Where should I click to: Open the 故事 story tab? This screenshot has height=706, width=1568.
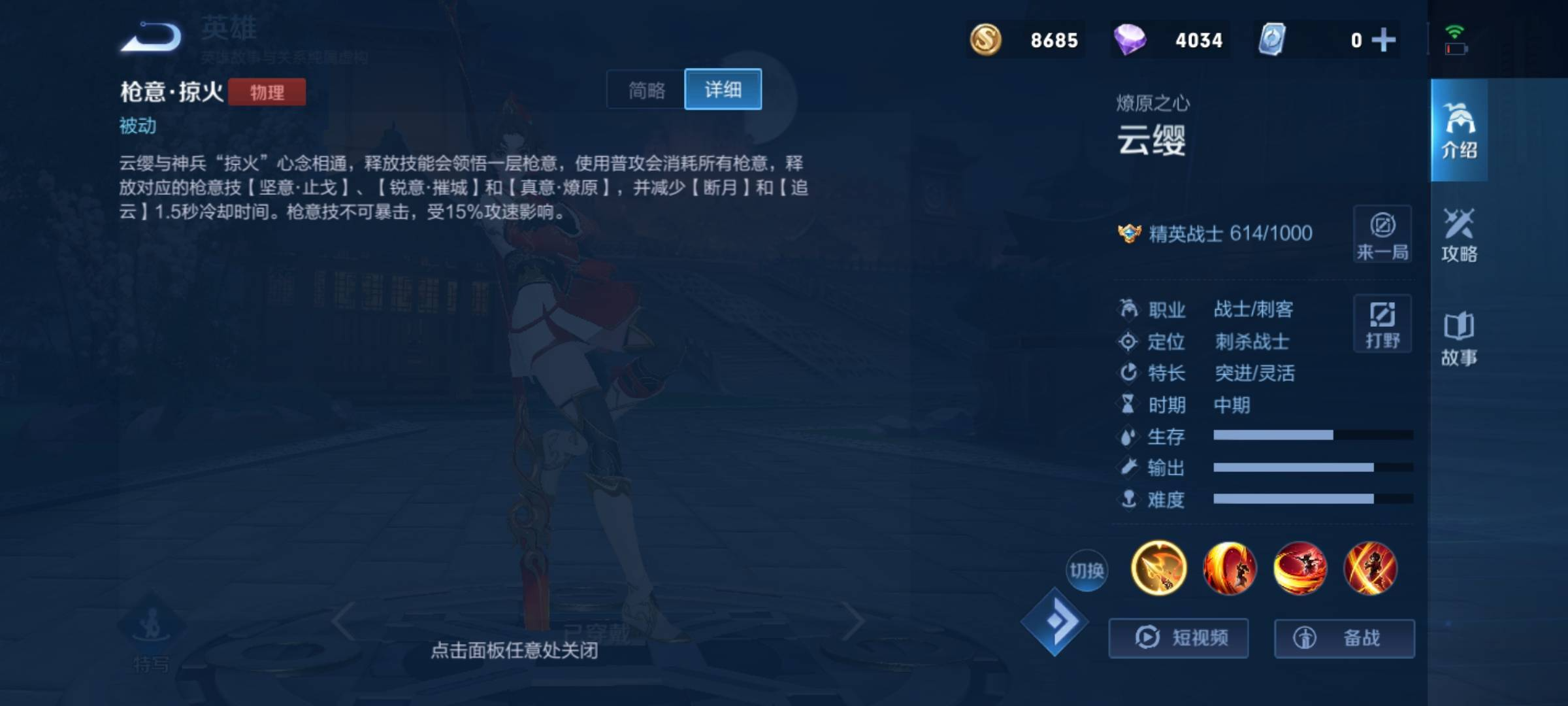click(1459, 339)
